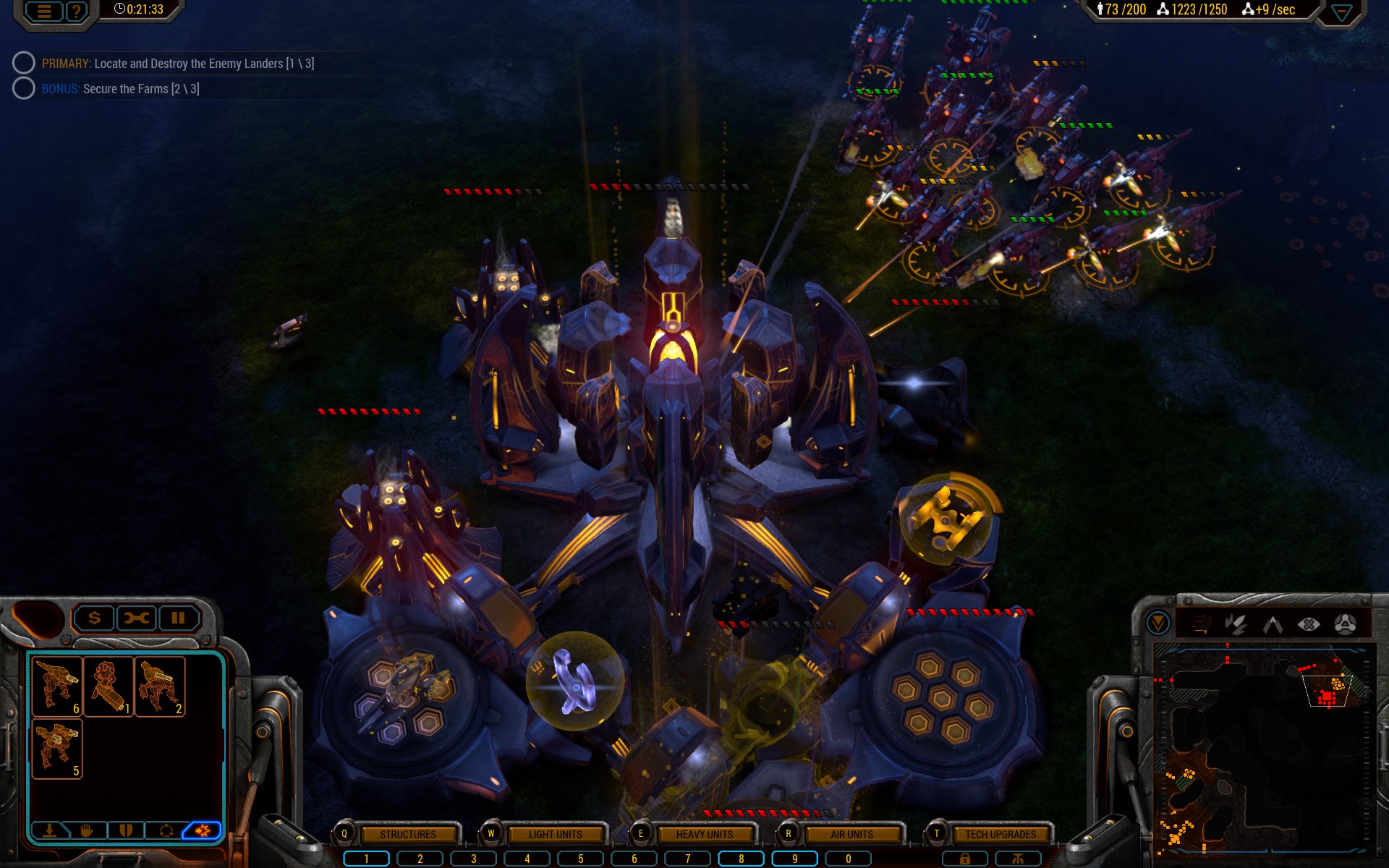
Task: Activate the highlighted attack command icon
Action: (x=203, y=830)
